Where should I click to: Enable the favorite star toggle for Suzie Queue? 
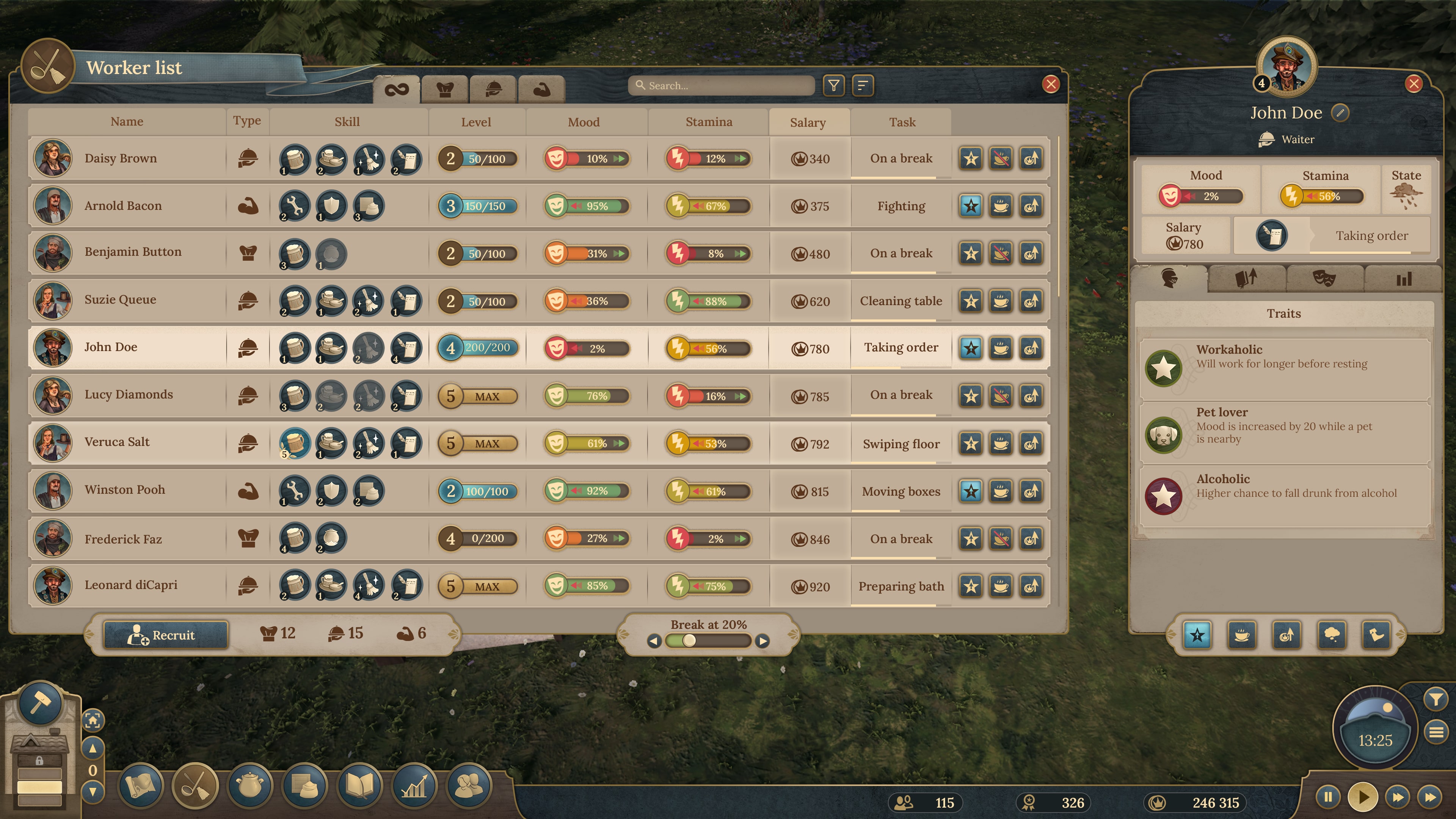tap(971, 301)
